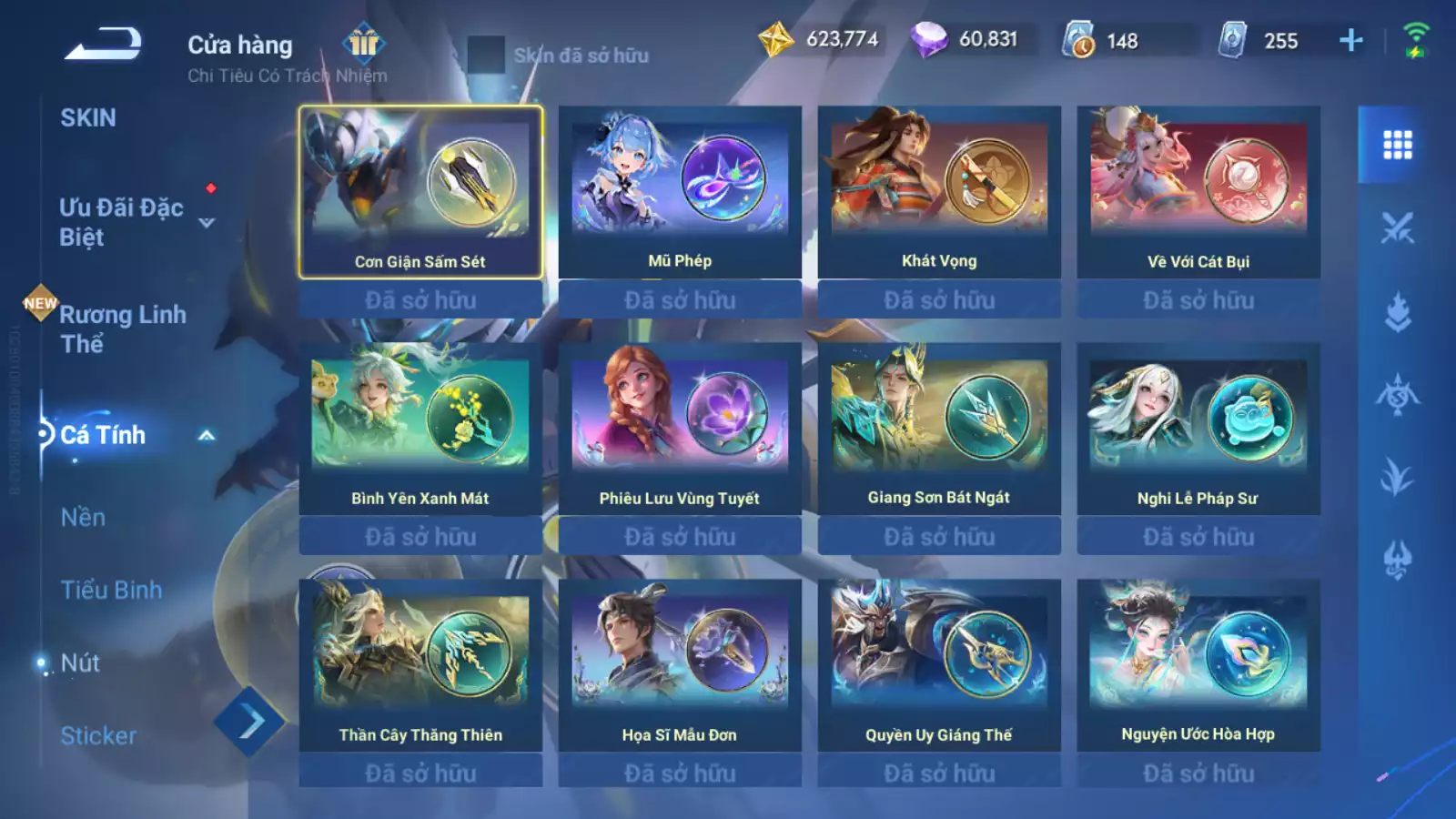This screenshot has height=819, width=1456.
Task: Open the SKIN shop category
Action: tap(88, 118)
